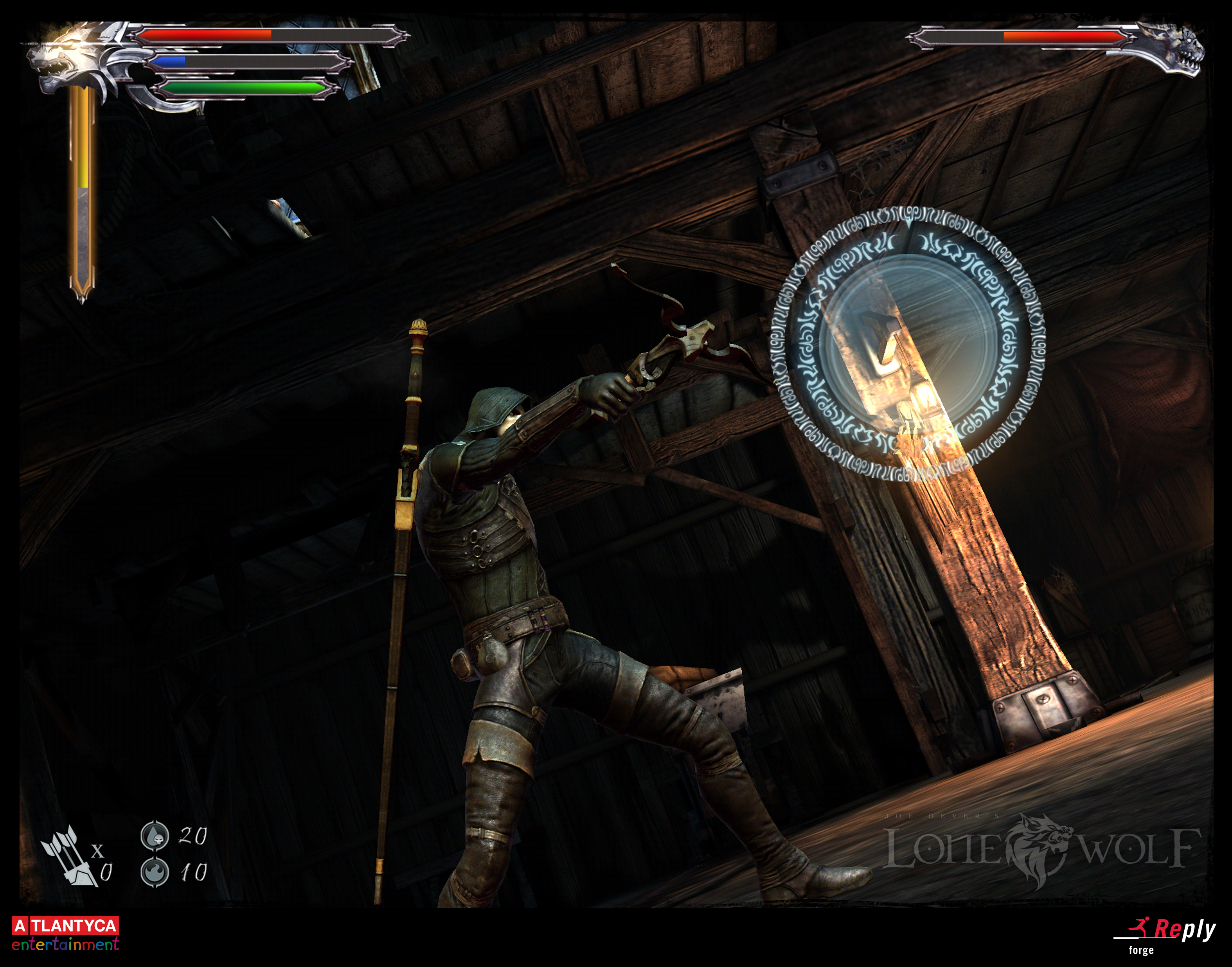Activate the flame orb icon
Image resolution: width=1232 pixels, height=967 pixels.
155,871
